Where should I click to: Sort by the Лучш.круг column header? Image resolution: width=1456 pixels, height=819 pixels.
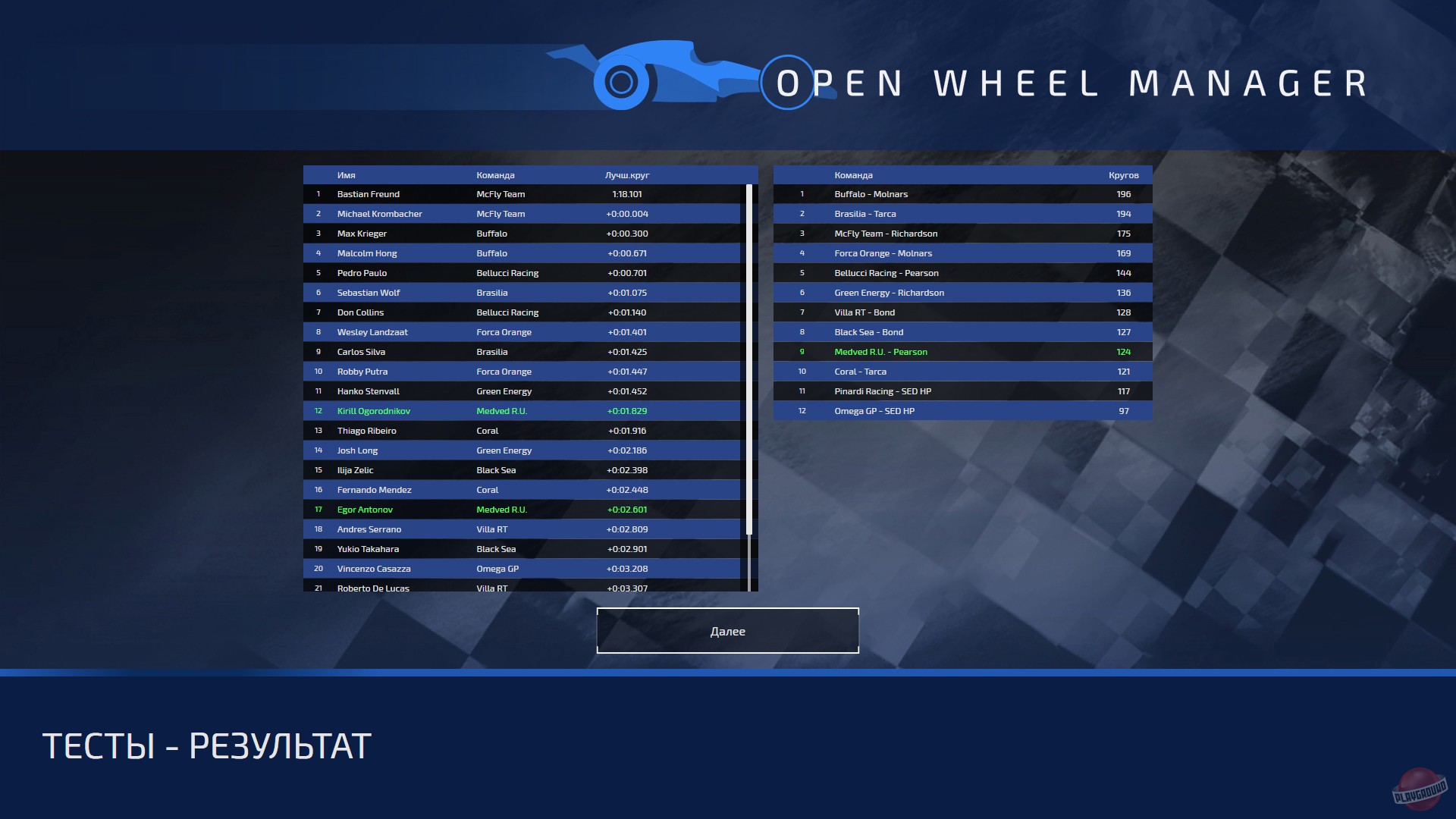[x=626, y=174]
